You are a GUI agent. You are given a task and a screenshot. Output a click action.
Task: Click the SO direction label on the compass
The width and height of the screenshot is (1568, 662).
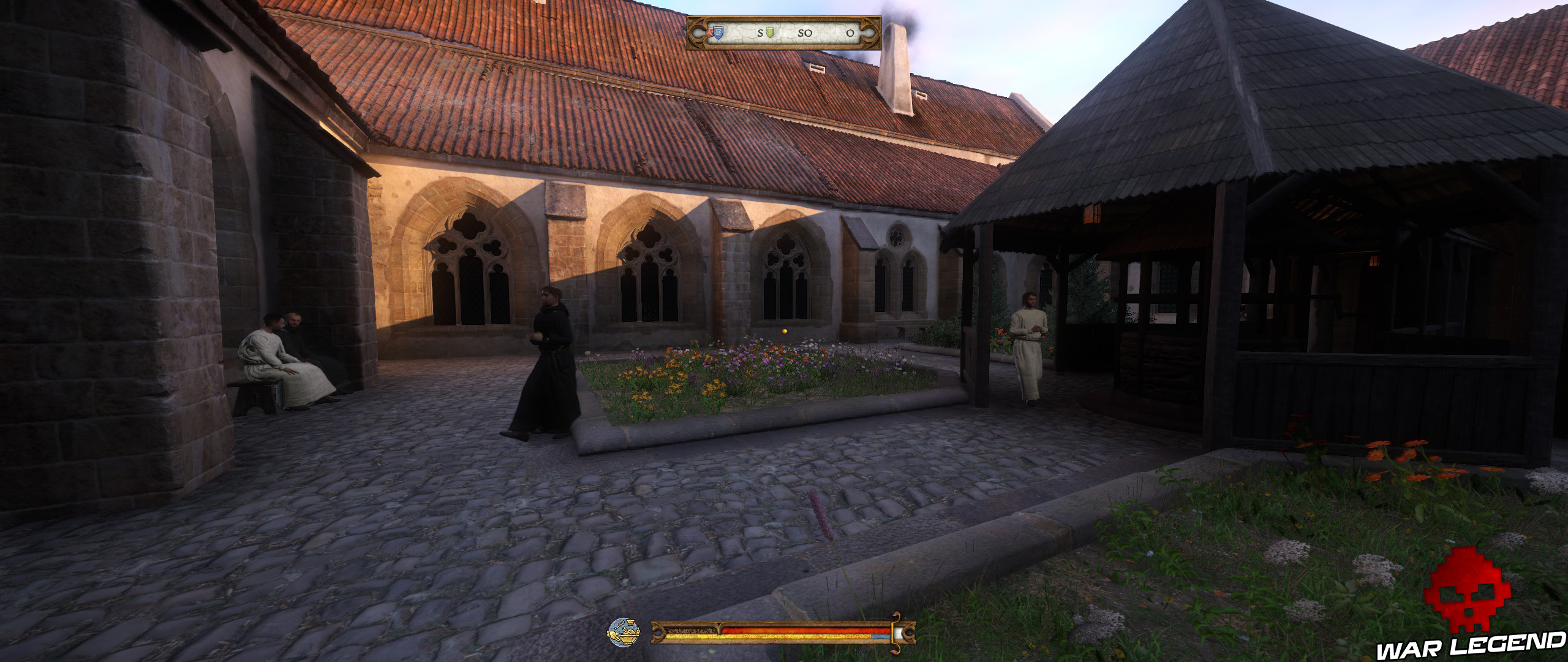tap(805, 32)
